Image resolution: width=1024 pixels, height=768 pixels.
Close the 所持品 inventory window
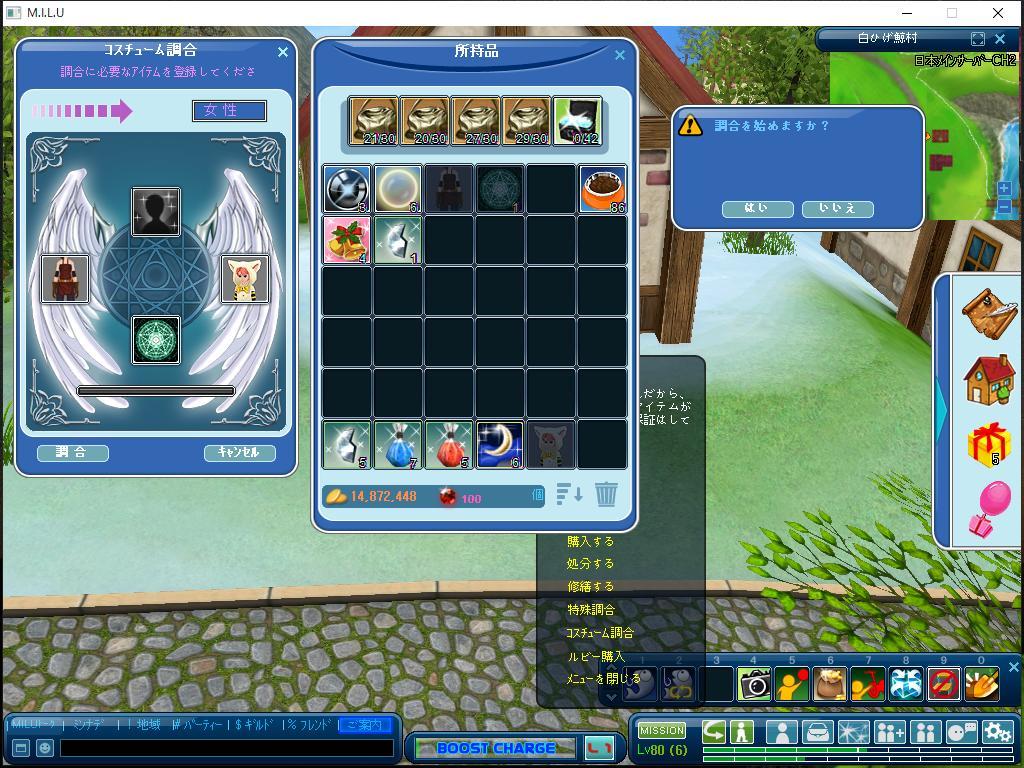click(620, 55)
